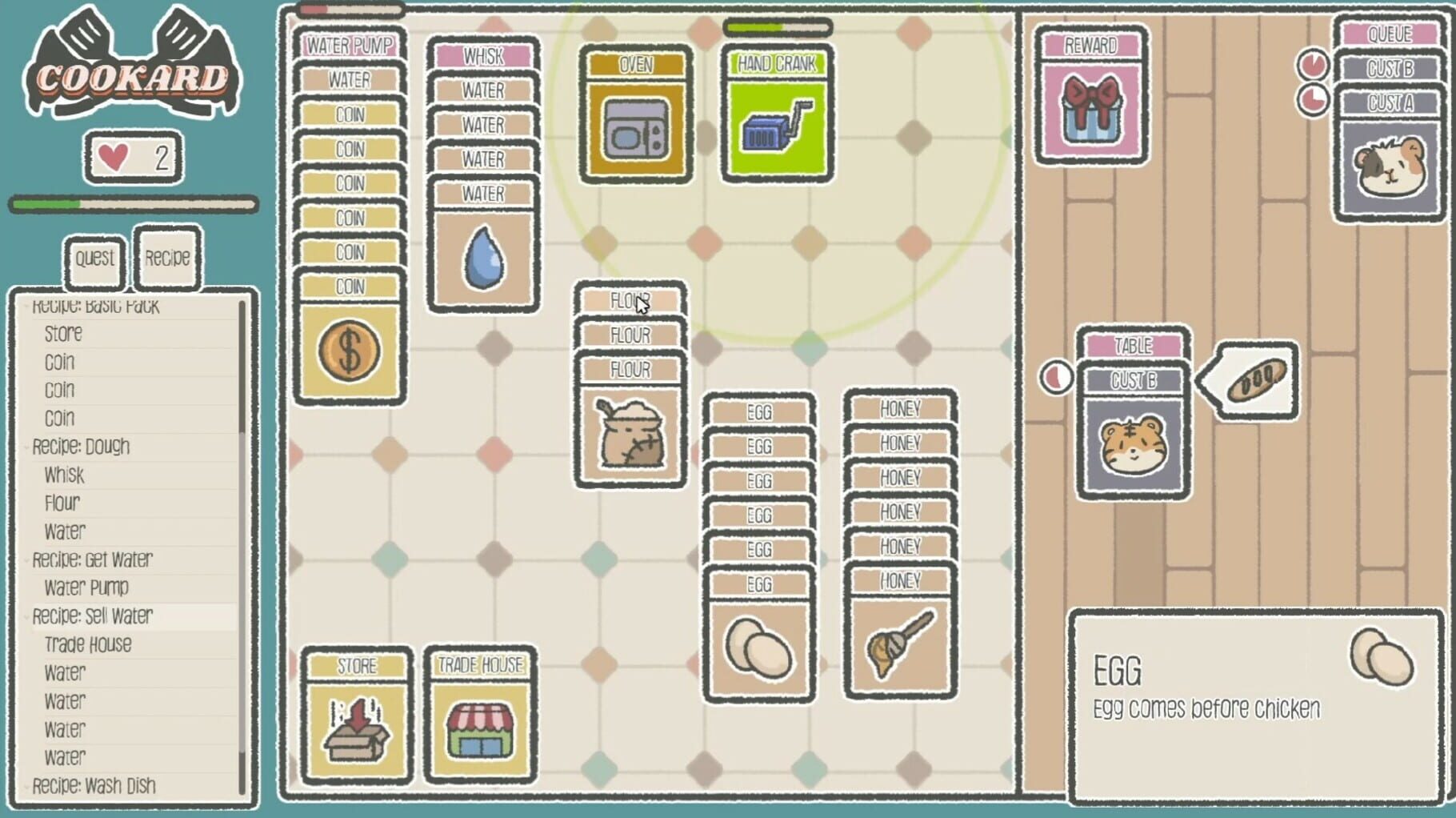The width and height of the screenshot is (1456, 818).
Task: Open the Water Pump card
Action: (350, 46)
